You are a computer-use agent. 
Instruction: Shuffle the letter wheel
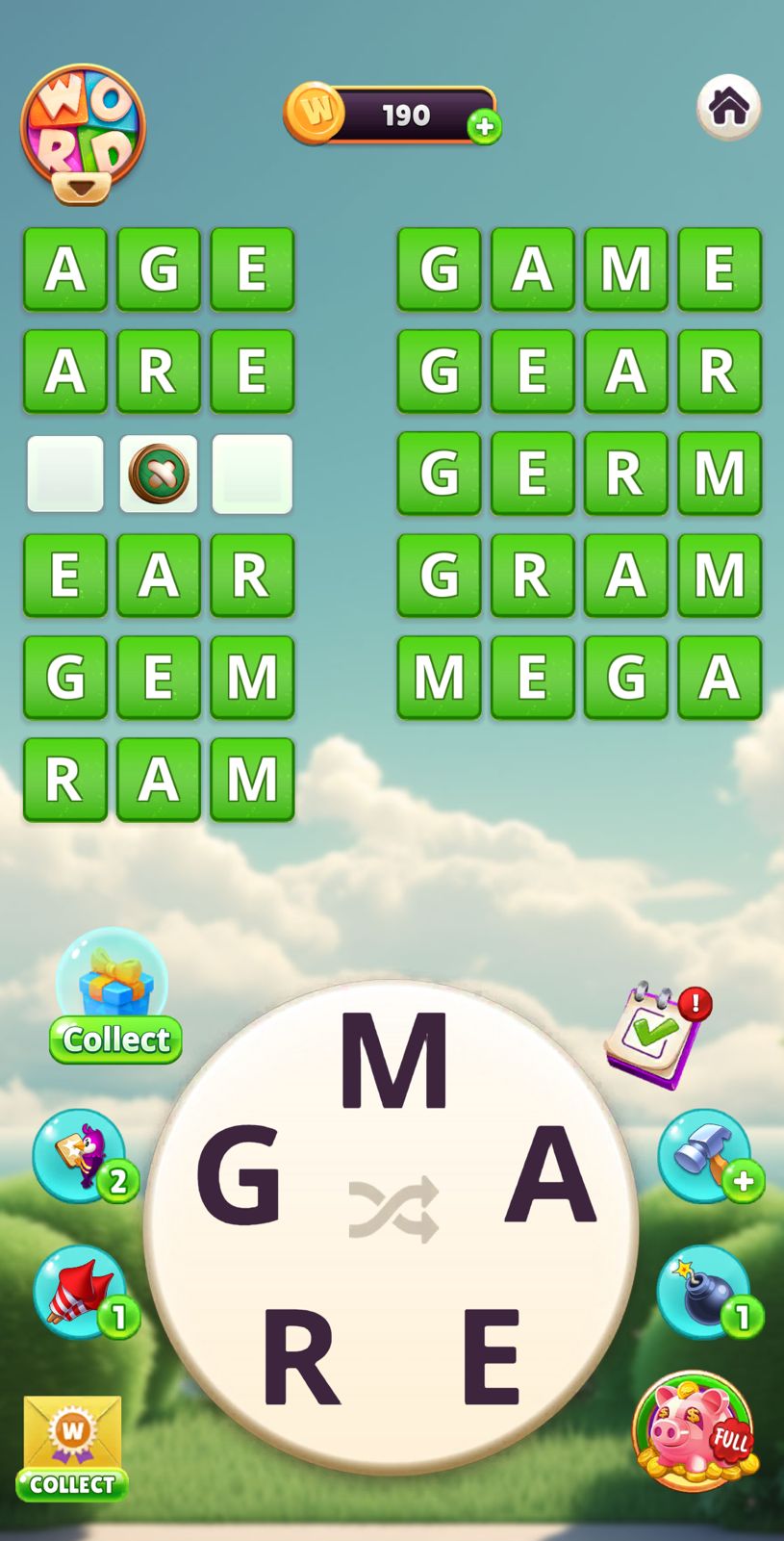[x=393, y=1208]
